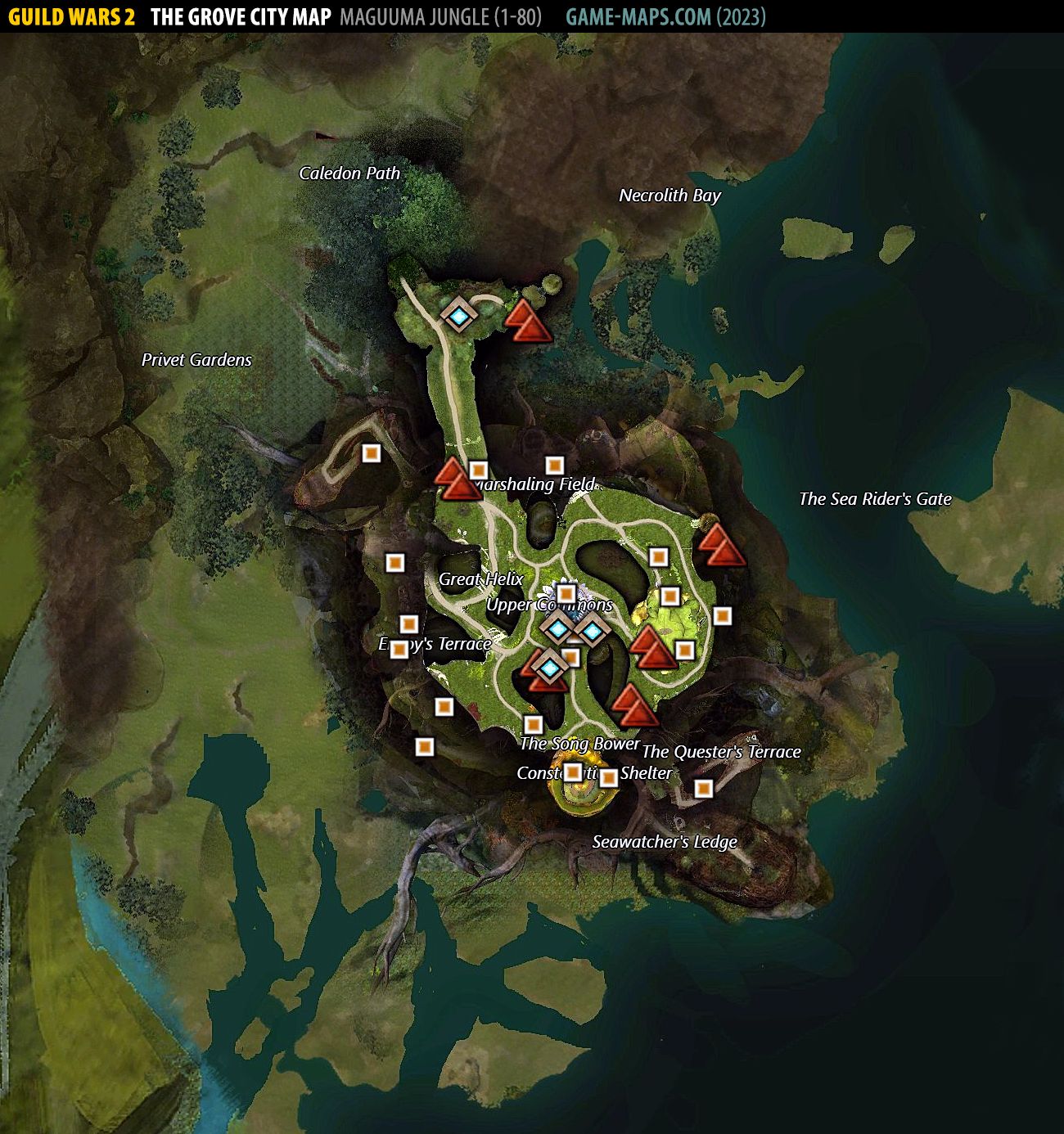Screen dimensions: 1064x1134
Task: Select the point of interest near Seawatcher's Ledge
Action: [703, 788]
